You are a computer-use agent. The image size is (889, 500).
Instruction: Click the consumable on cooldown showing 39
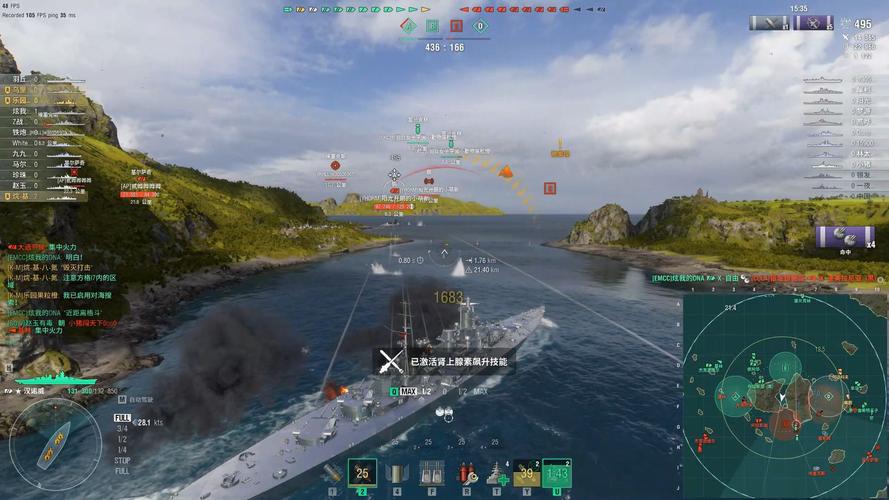click(527, 473)
